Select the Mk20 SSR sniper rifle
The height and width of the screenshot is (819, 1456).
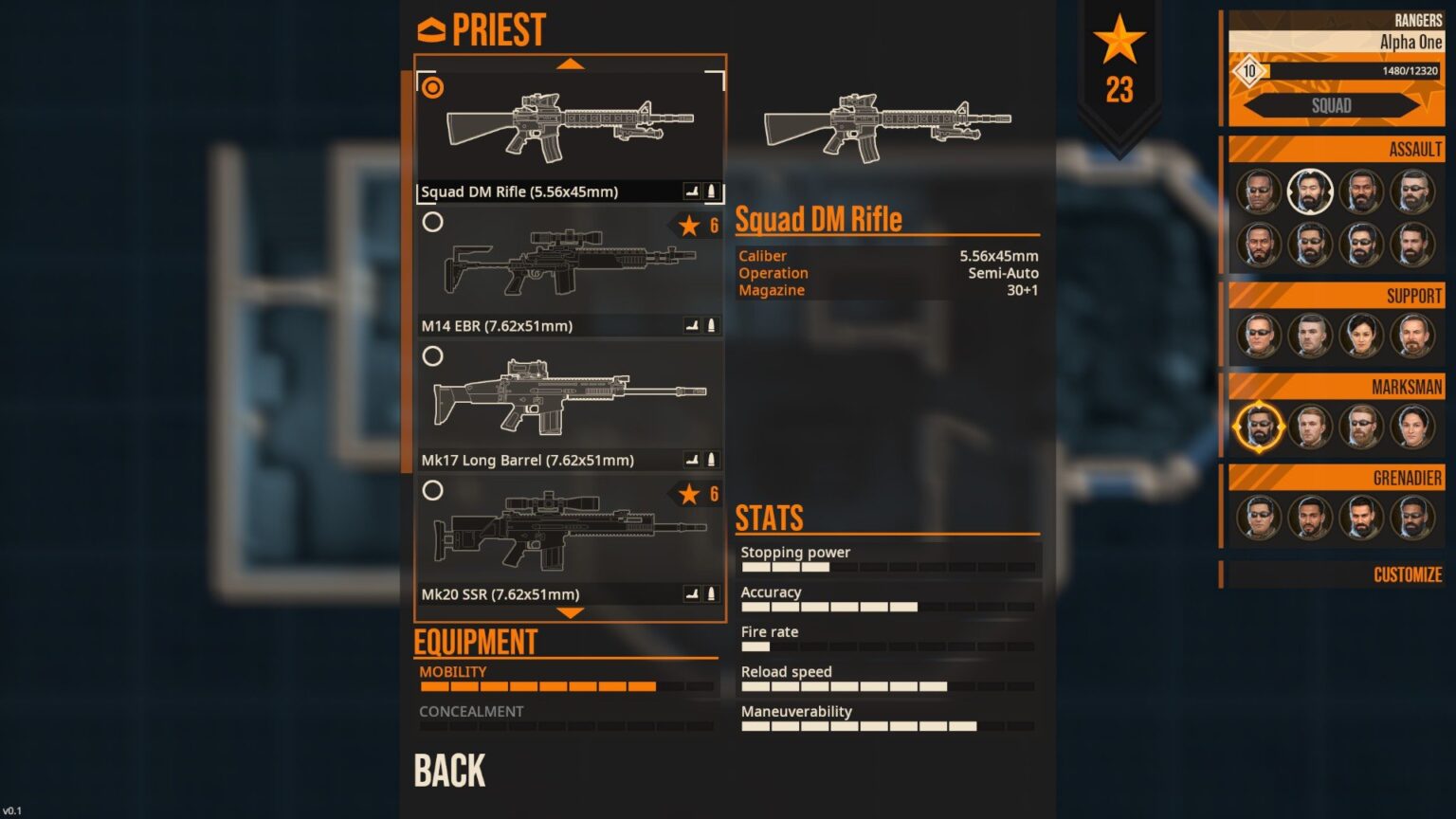click(x=570, y=539)
